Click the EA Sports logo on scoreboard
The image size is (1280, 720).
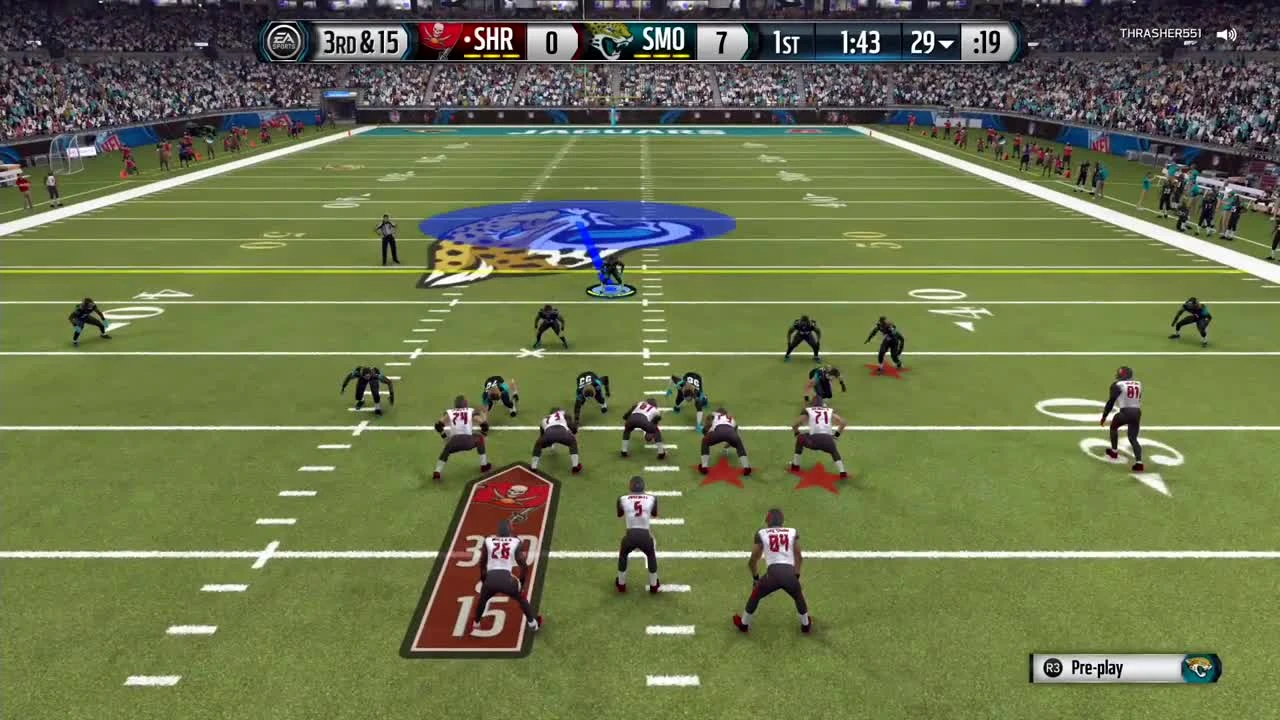284,41
